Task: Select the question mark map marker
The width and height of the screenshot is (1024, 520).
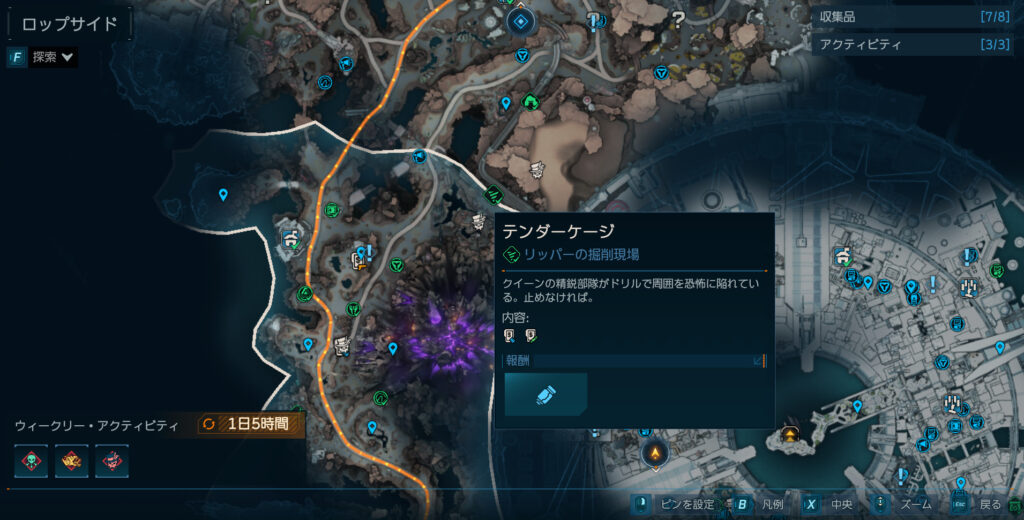Action: click(679, 16)
